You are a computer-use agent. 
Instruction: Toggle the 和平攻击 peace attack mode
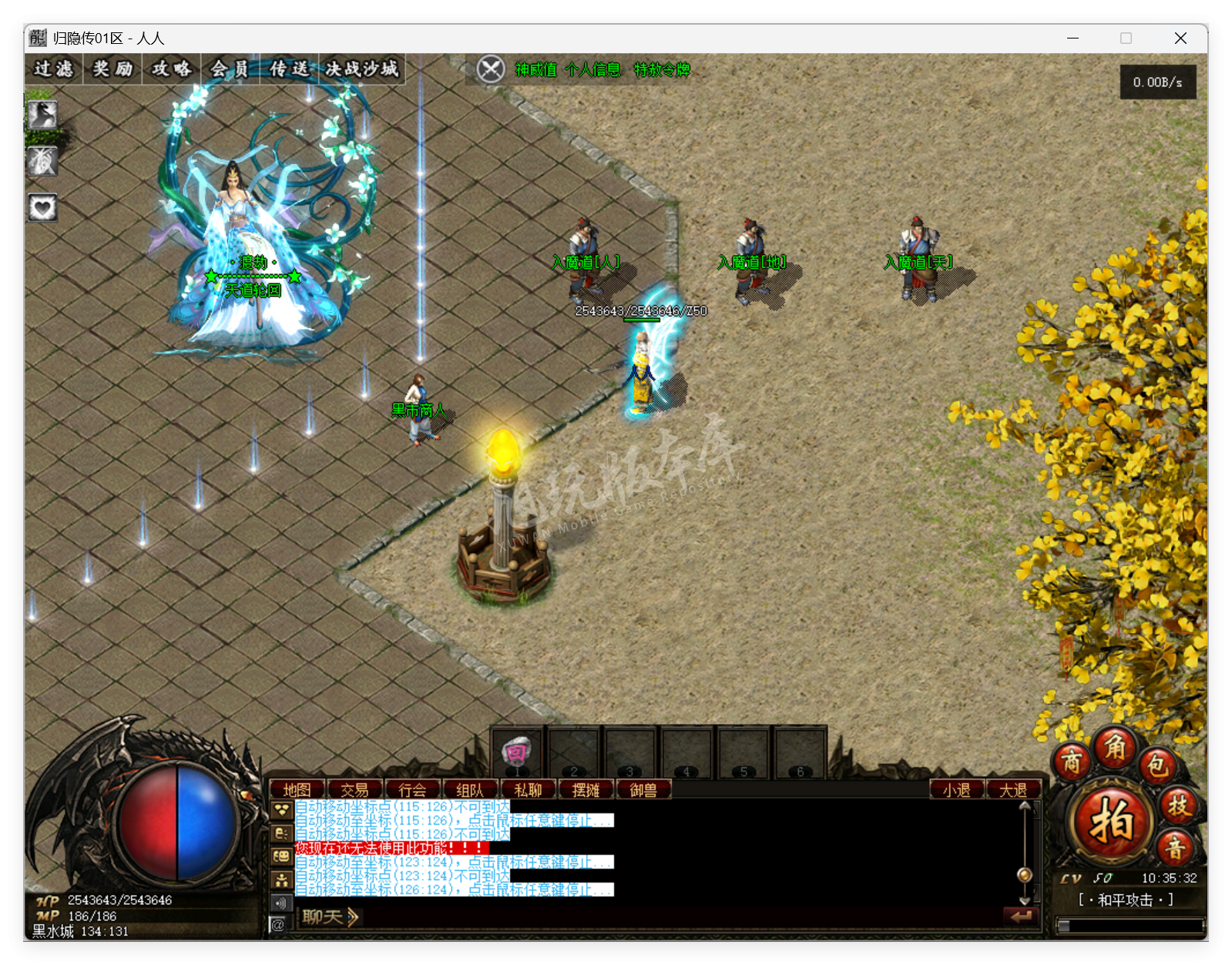[x=1126, y=900]
